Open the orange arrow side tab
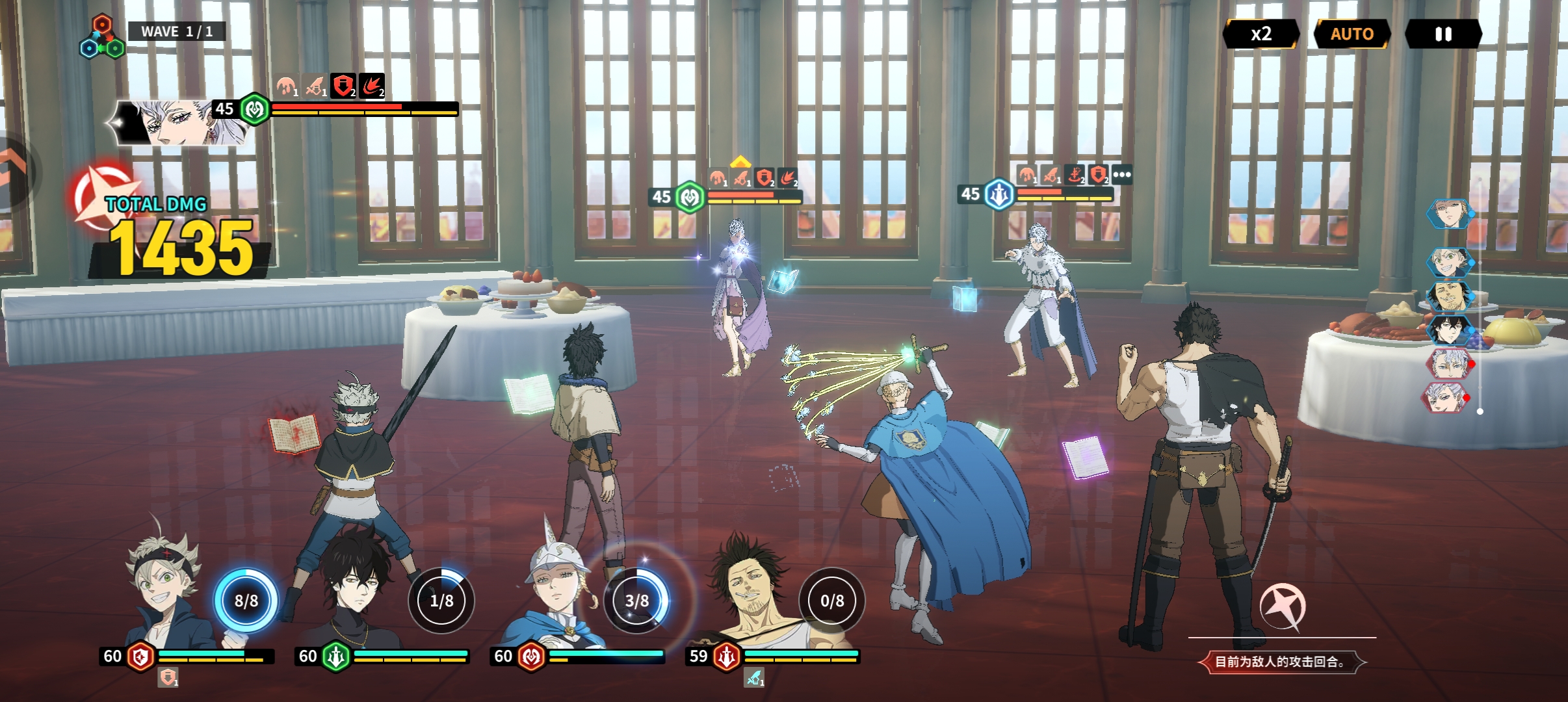This screenshot has width=1568, height=702. (x=13, y=170)
